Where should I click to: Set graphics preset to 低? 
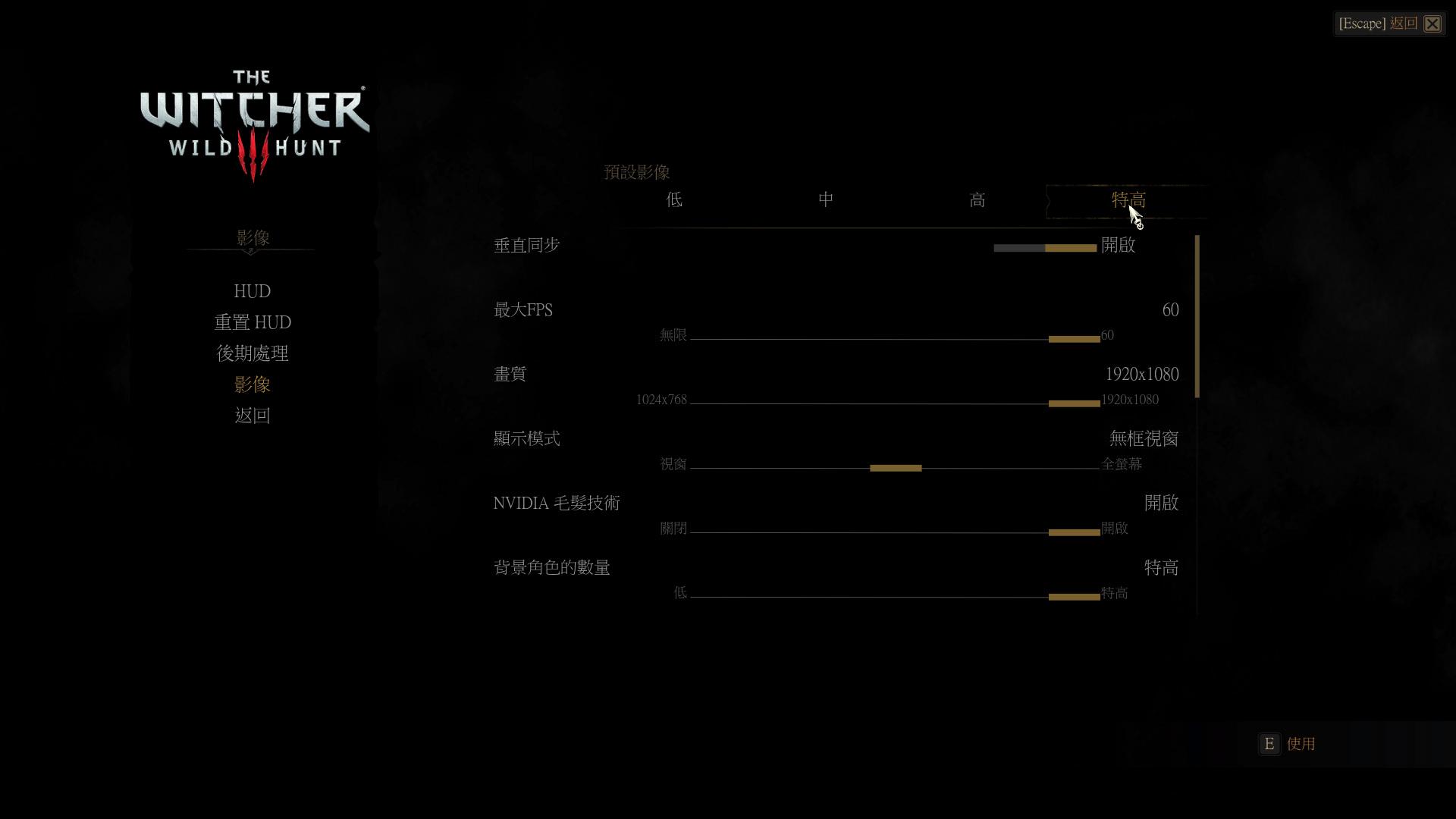click(674, 200)
